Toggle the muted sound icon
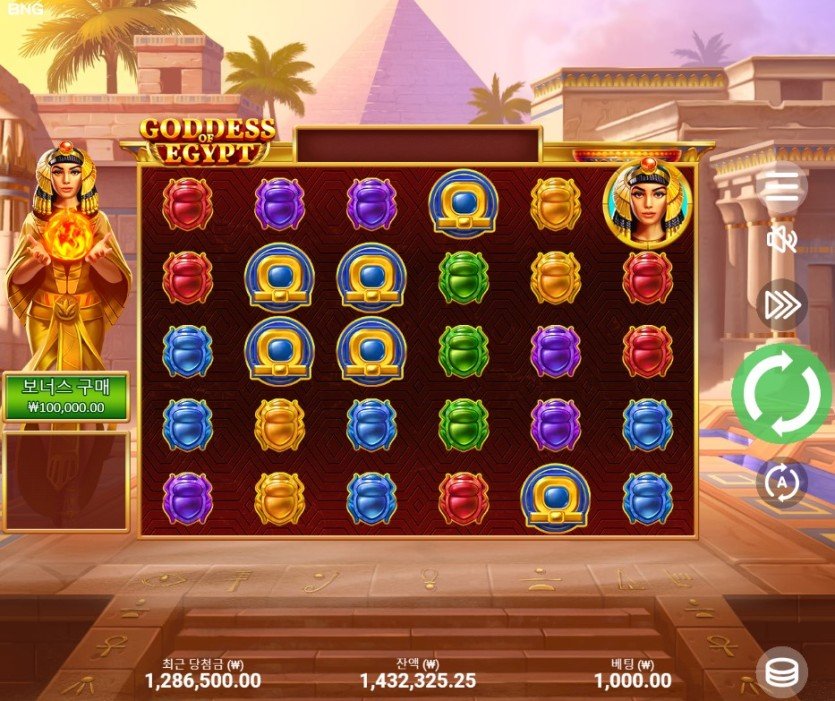This screenshot has width=835, height=701. (781, 240)
